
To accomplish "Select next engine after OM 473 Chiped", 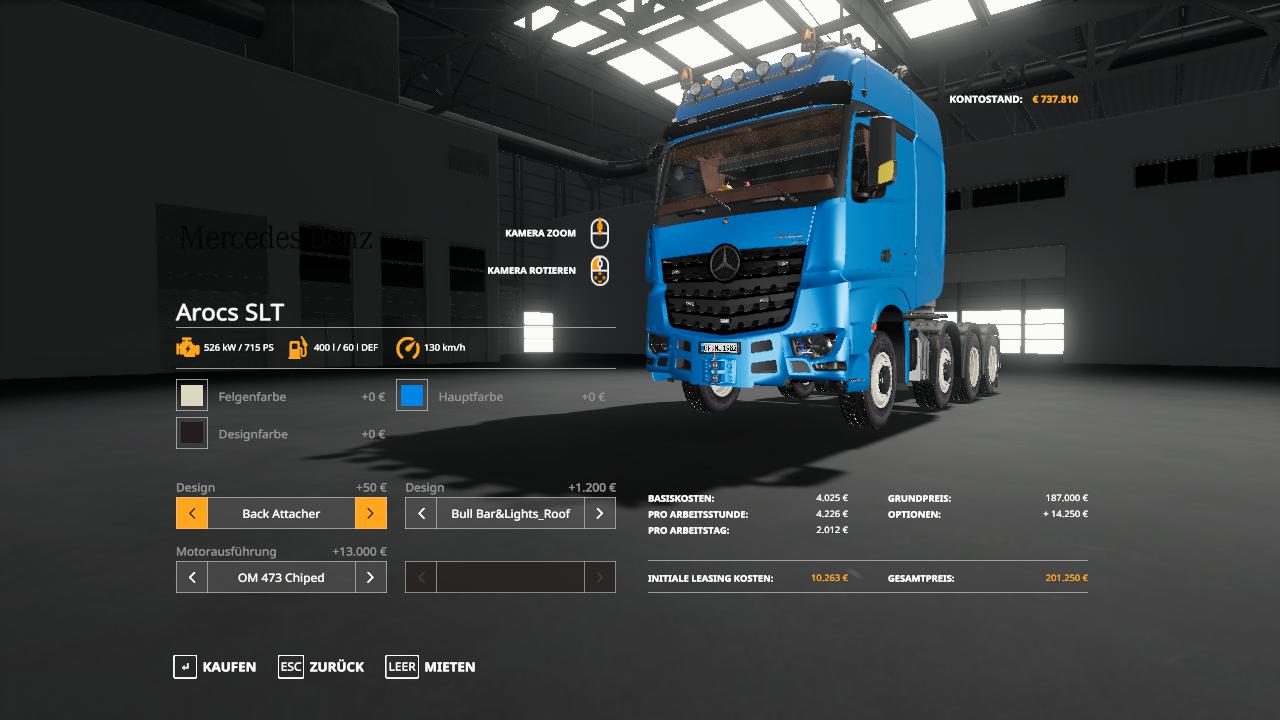I will coord(370,578).
